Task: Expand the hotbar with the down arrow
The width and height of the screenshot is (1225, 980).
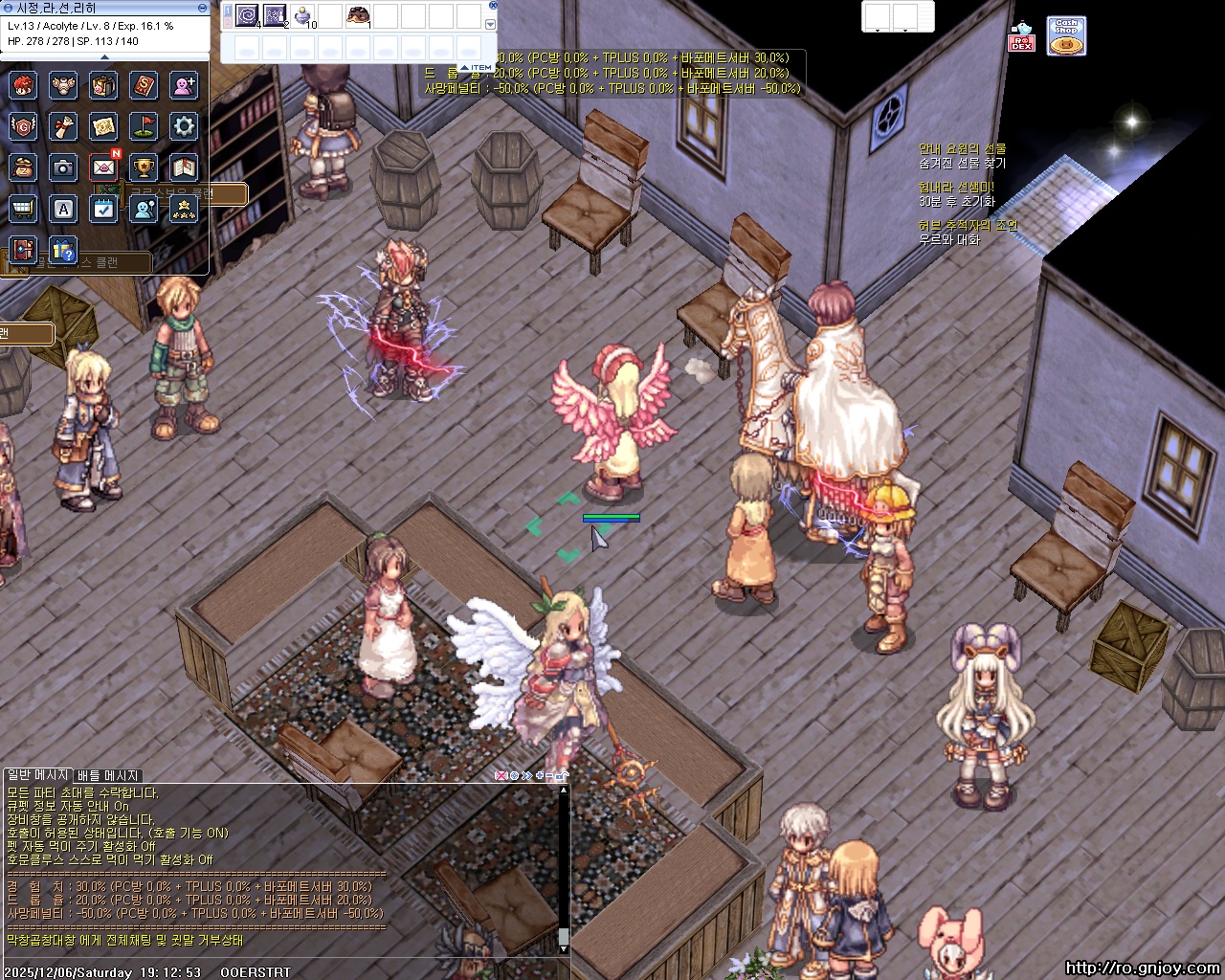Action: click(x=491, y=25)
